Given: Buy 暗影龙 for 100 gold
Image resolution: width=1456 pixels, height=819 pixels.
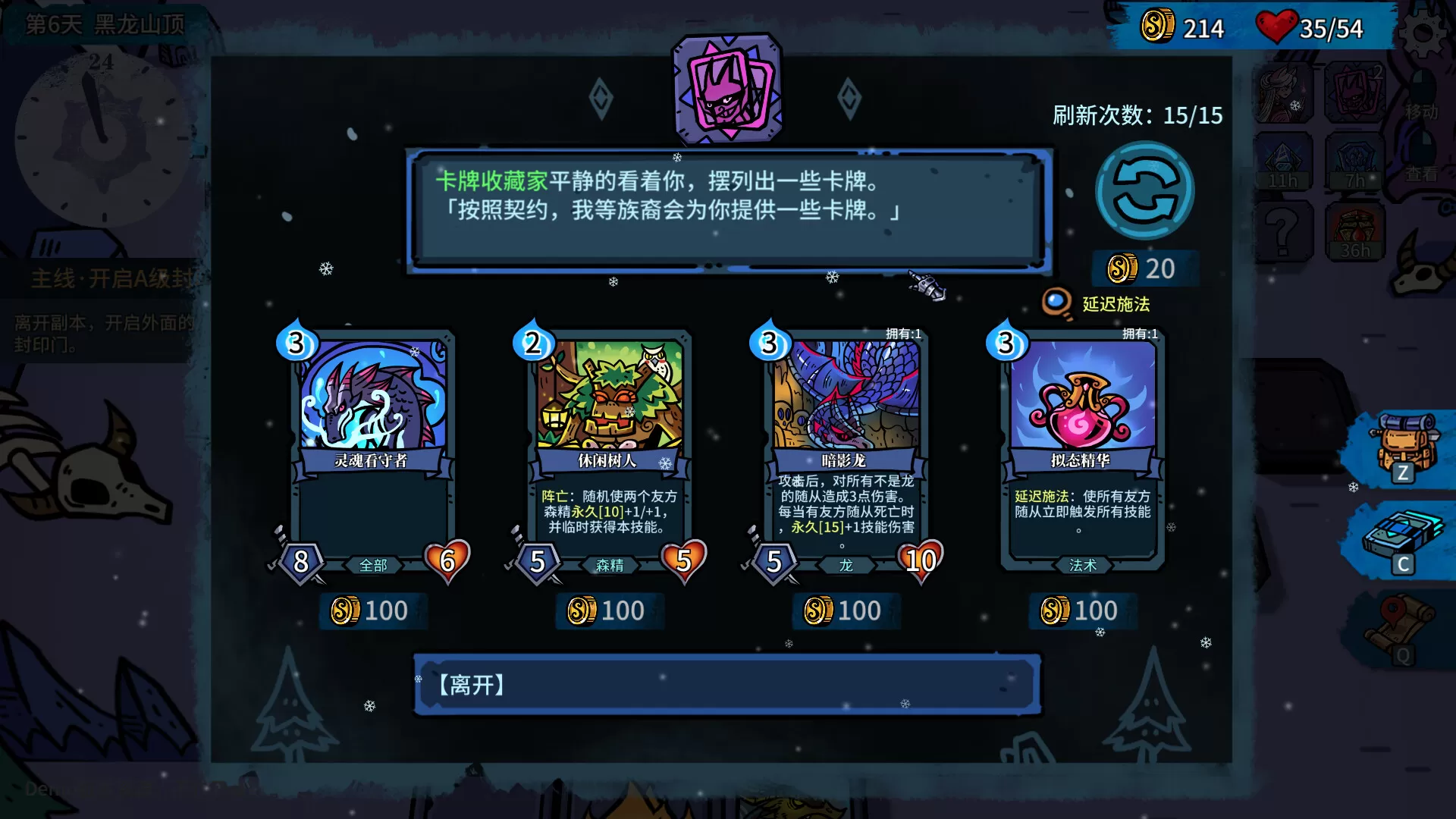Looking at the screenshot, I should [x=845, y=610].
